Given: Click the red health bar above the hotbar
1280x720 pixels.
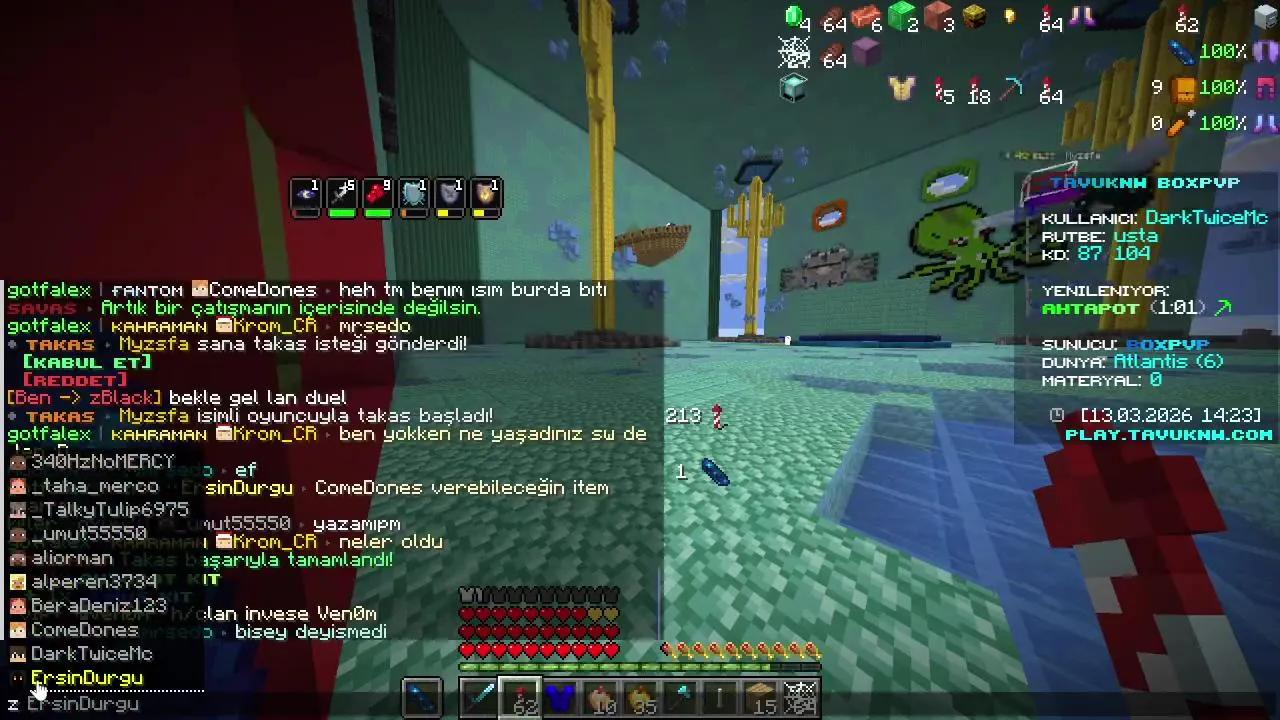Looking at the screenshot, I should 540,650.
